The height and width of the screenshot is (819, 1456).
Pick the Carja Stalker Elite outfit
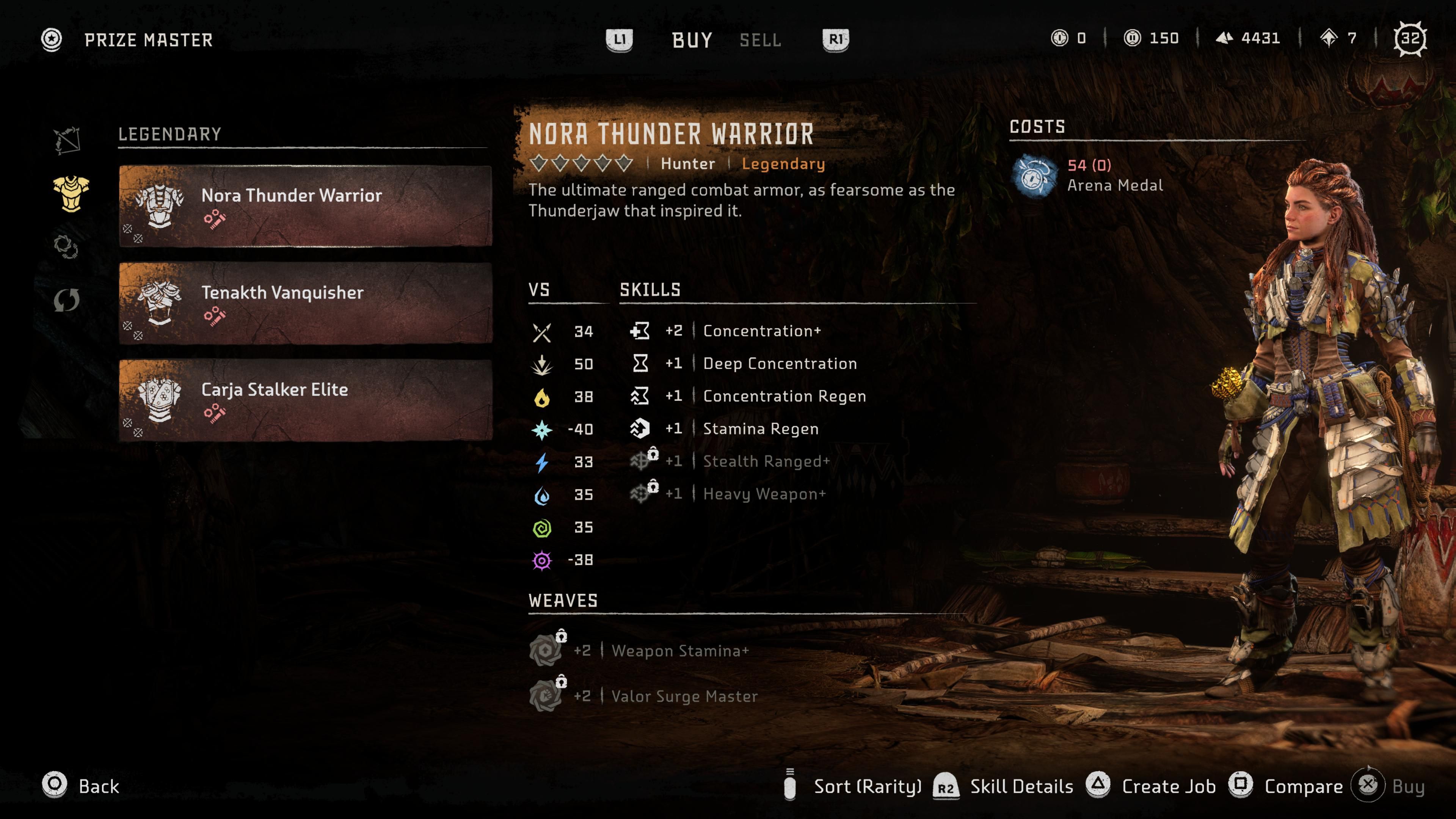point(305,400)
